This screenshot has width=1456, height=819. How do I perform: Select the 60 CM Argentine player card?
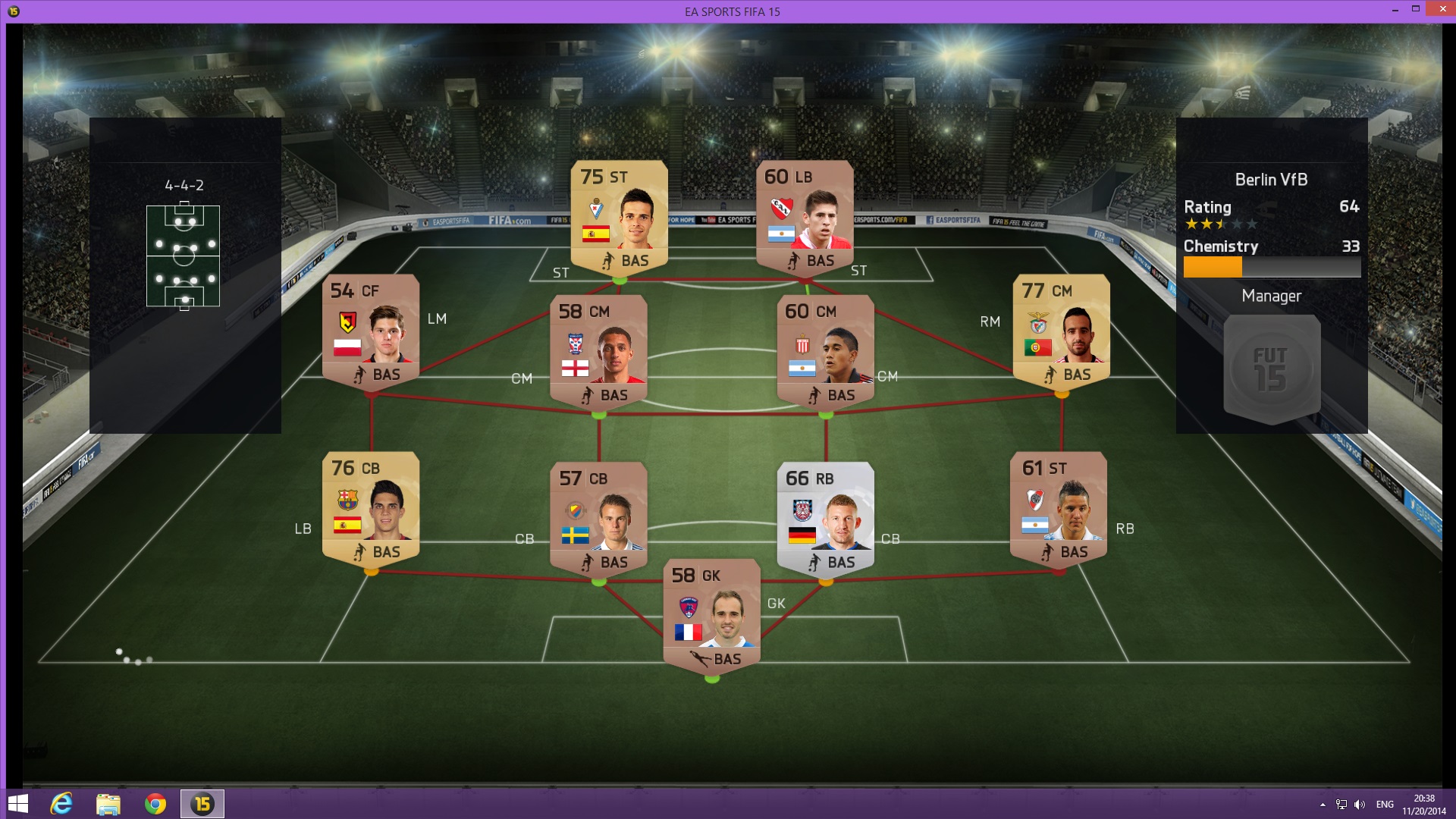(826, 352)
